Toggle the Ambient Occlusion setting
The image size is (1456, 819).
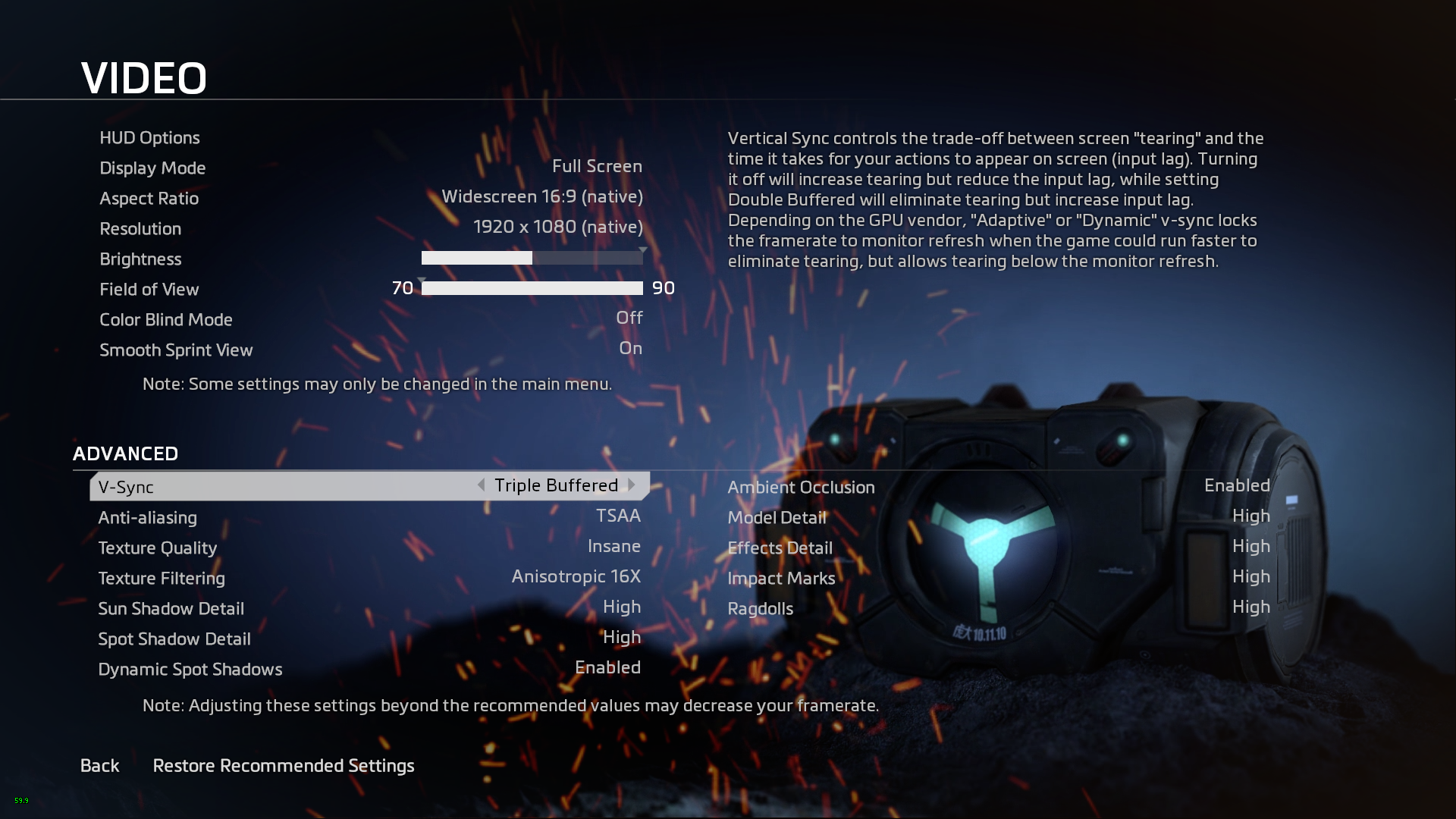pyautogui.click(x=1236, y=486)
